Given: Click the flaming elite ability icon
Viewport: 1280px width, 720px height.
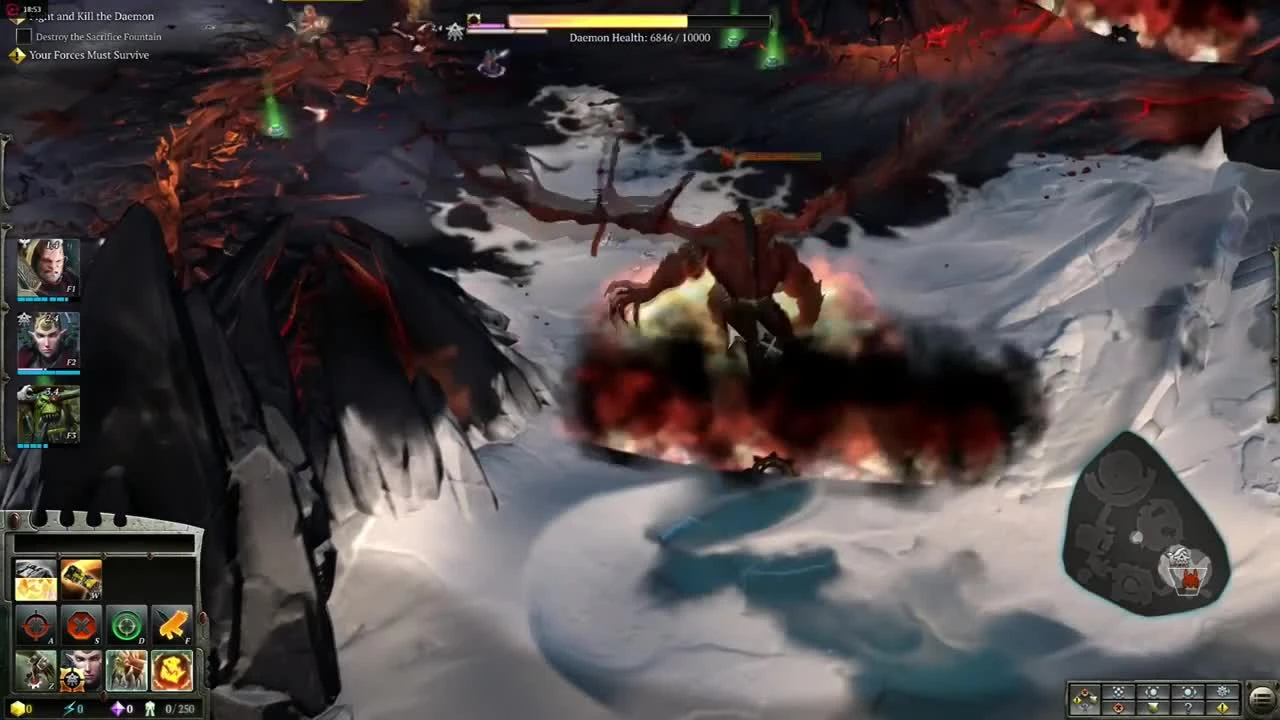Looking at the screenshot, I should pyautogui.click(x=171, y=670).
